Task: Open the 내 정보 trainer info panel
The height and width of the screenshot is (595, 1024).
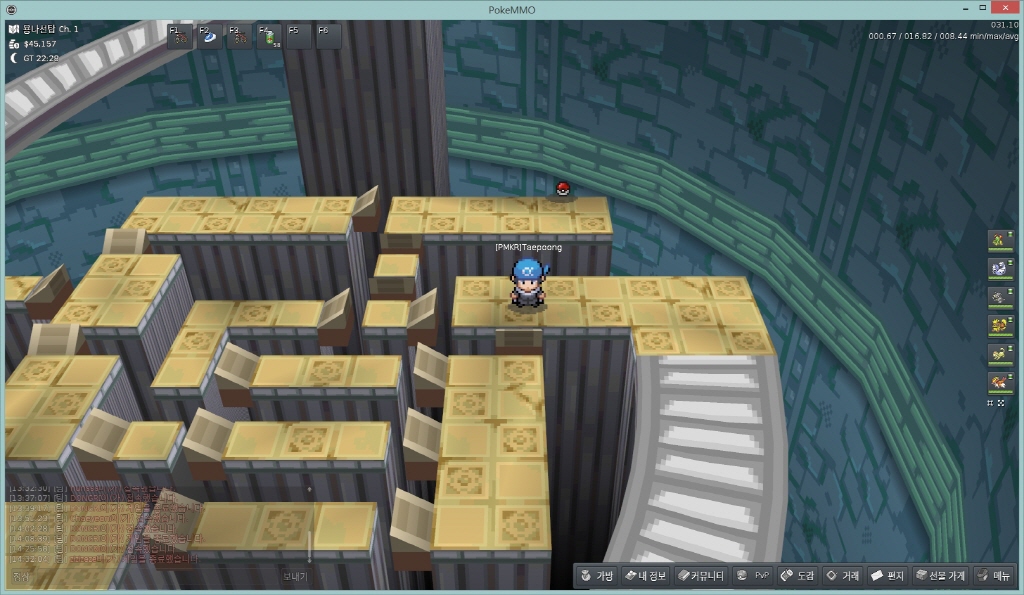Action: [x=644, y=576]
